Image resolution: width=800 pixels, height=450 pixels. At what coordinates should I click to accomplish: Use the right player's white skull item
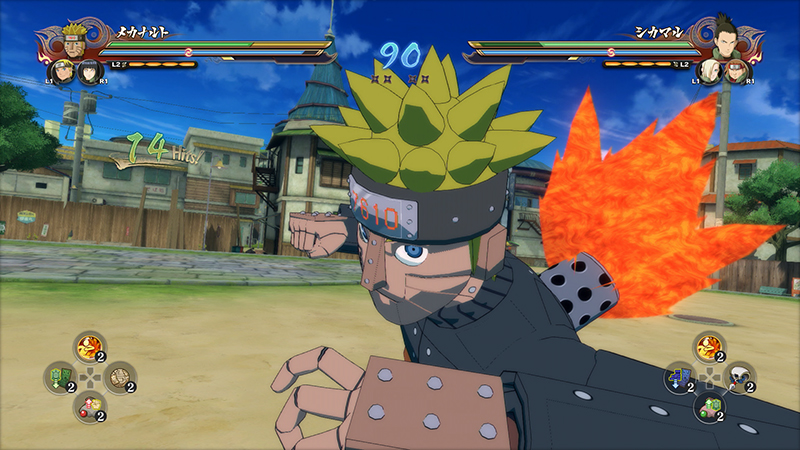click(x=738, y=376)
